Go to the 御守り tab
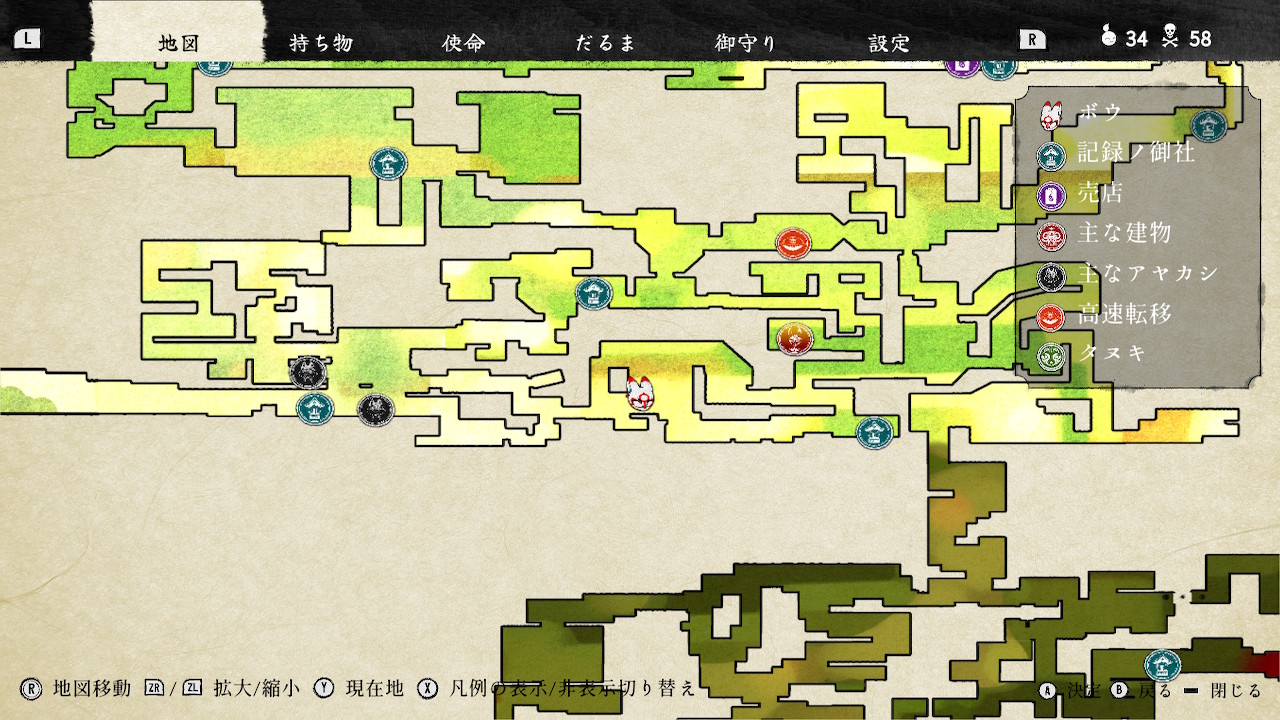Screen dimensions: 1280x720 (x=746, y=43)
